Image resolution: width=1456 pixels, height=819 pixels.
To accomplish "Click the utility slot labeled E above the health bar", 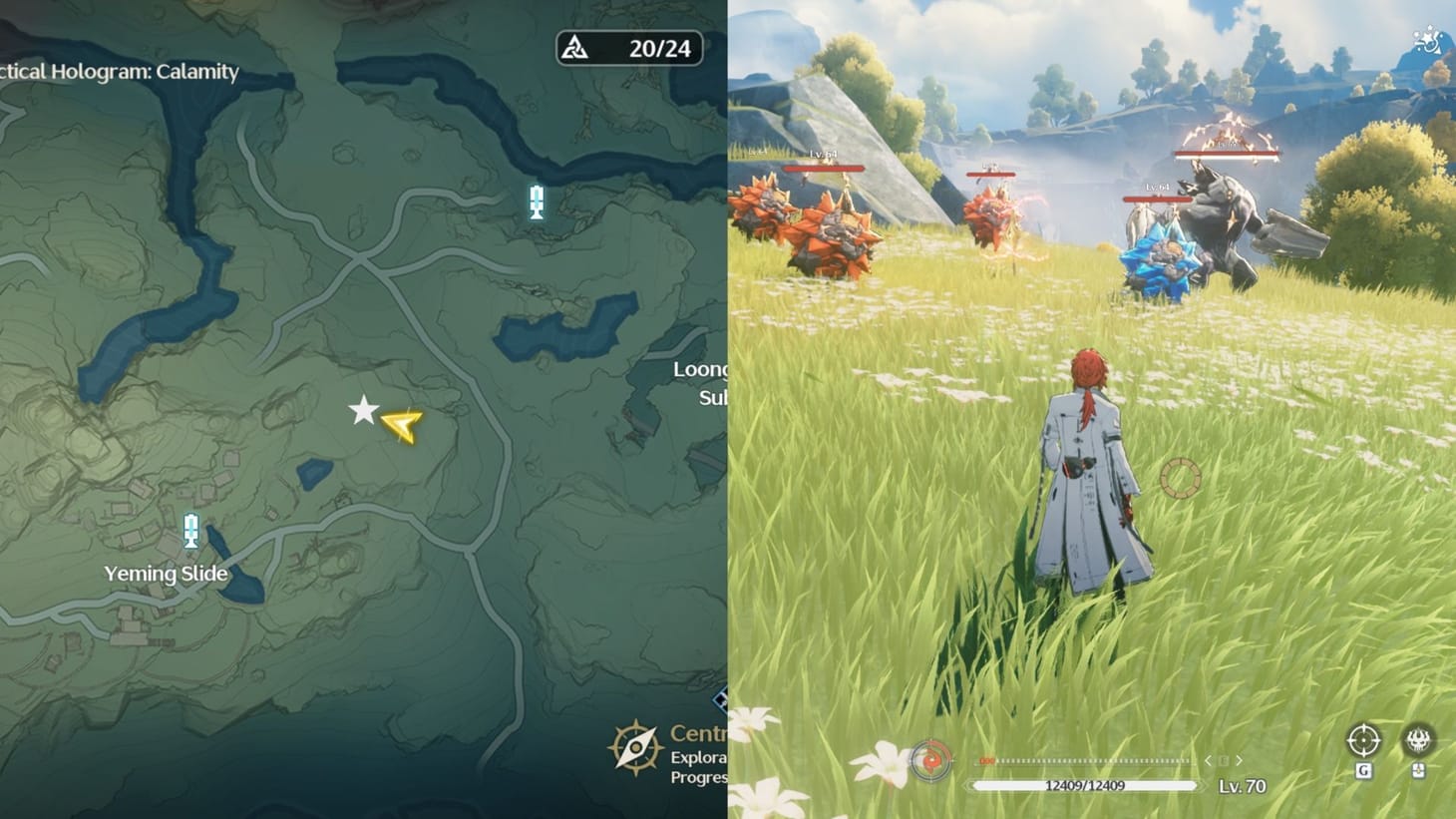I will (x=1224, y=760).
